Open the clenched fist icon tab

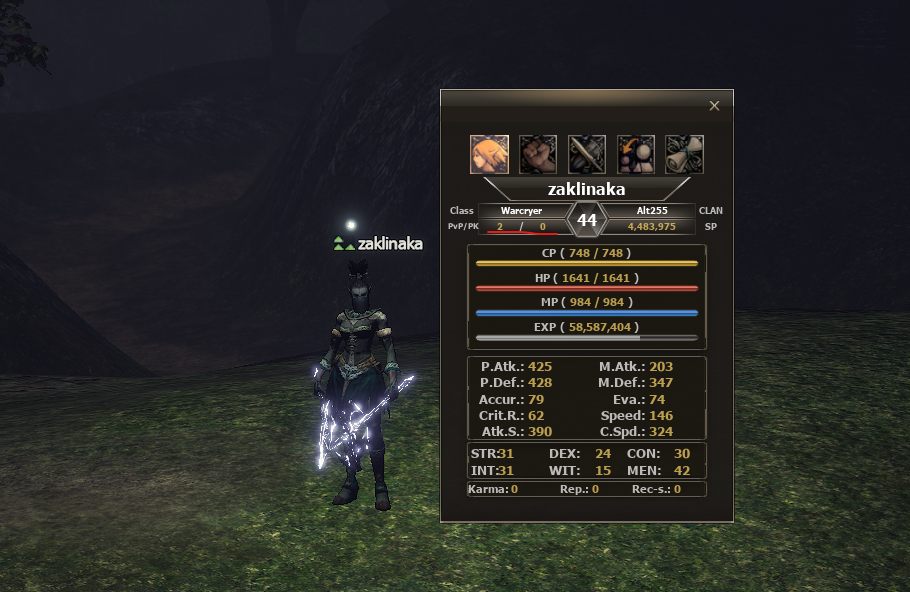coord(538,155)
